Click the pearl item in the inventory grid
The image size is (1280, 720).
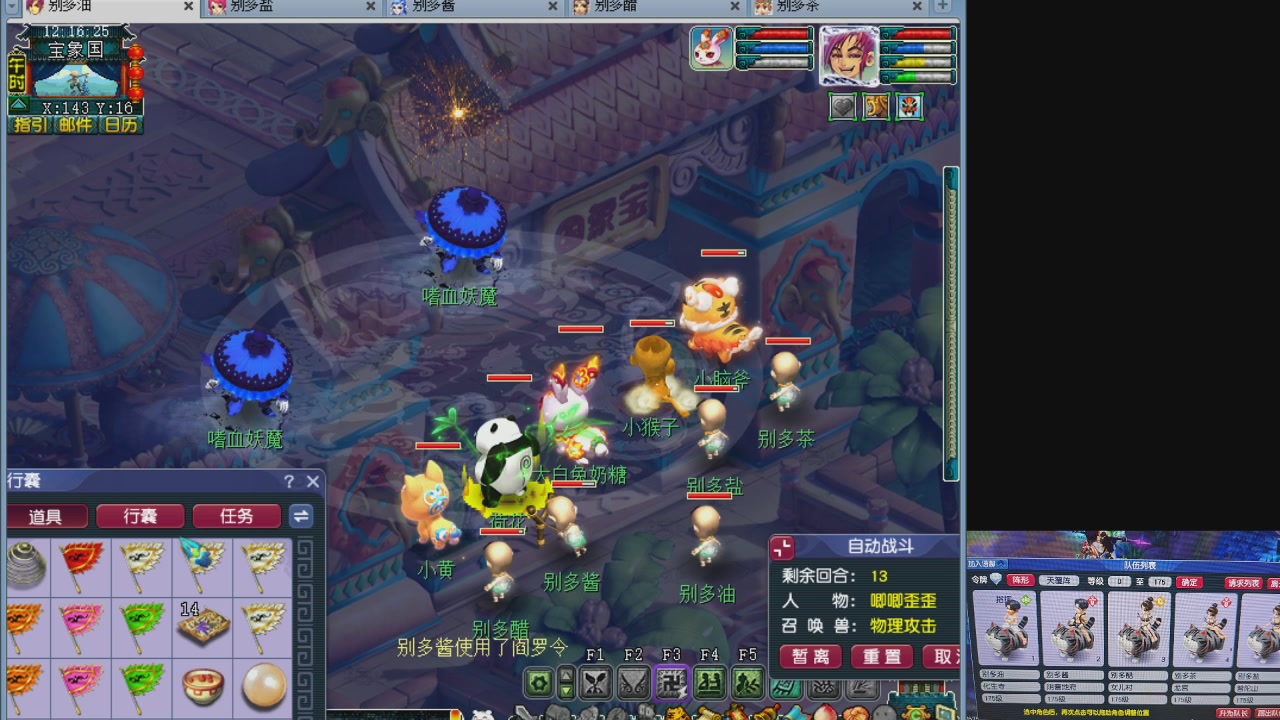coord(263,687)
